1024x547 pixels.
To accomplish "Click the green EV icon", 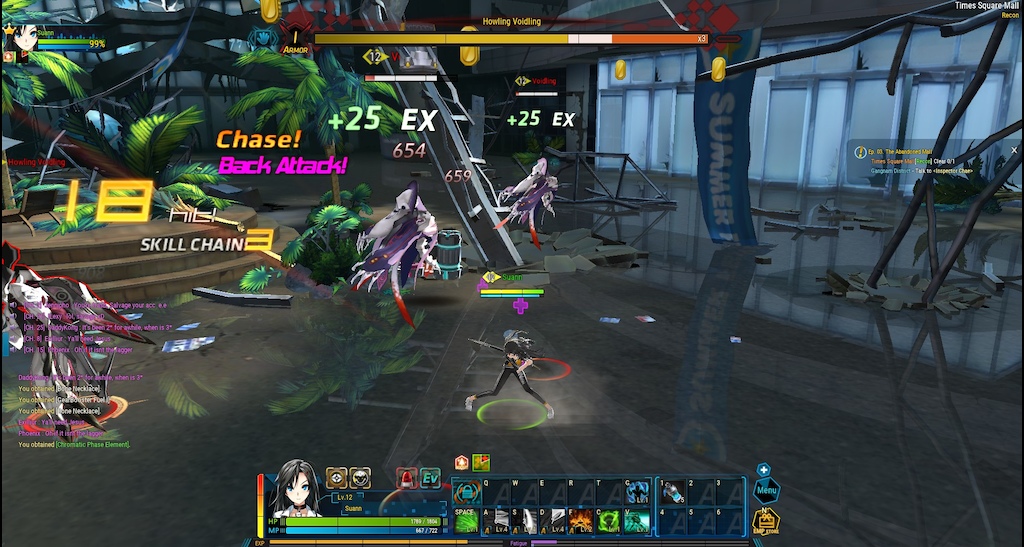I will [x=430, y=478].
